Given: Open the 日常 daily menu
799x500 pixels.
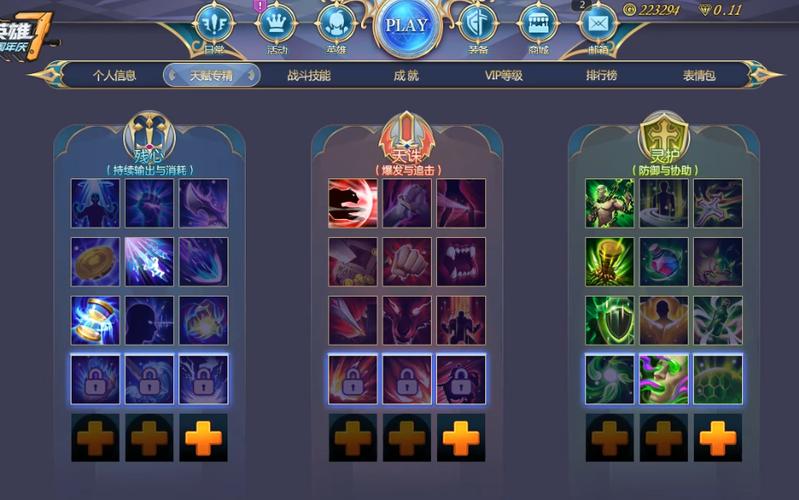Looking at the screenshot, I should (213, 24).
